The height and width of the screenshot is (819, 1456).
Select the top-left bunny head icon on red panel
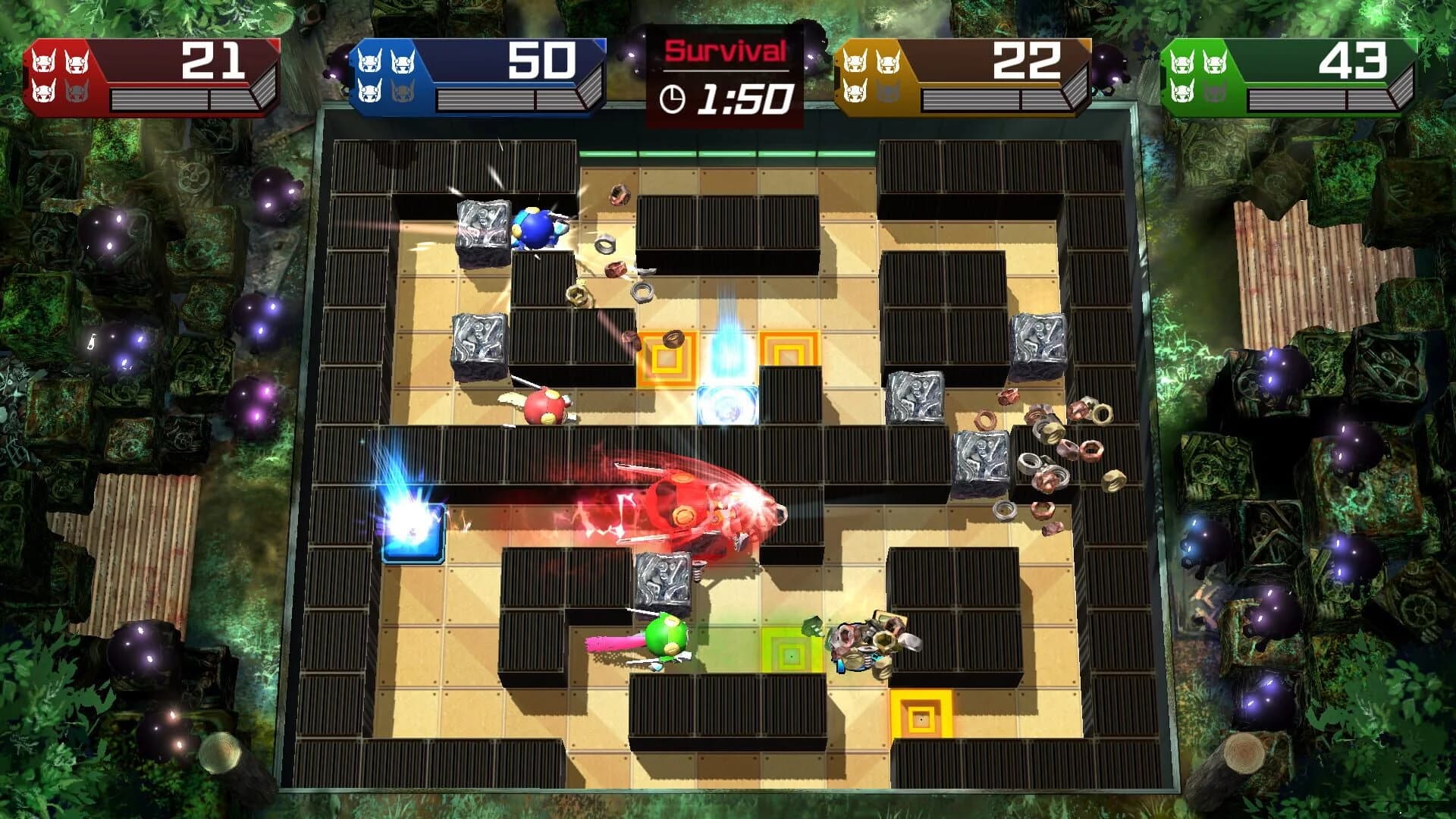[44, 61]
